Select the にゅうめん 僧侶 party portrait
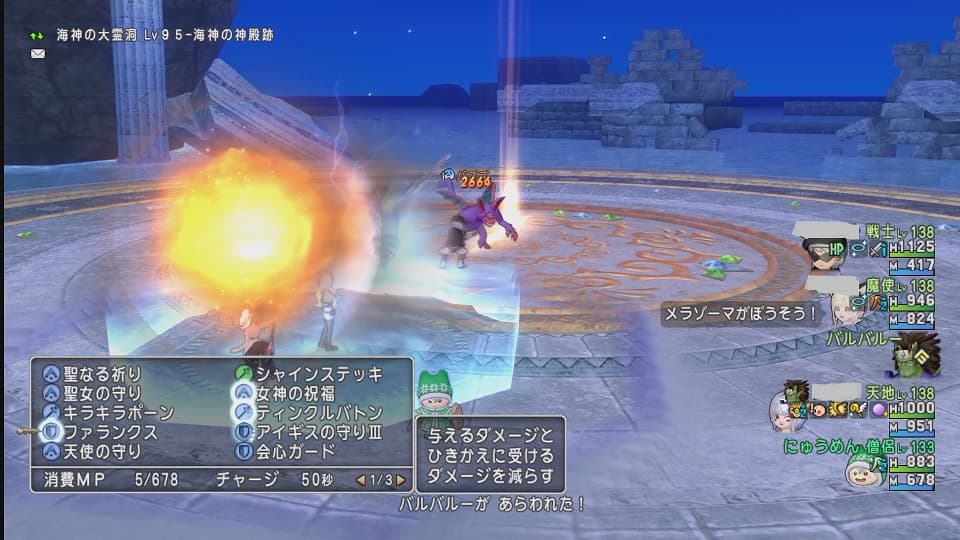960x540 pixels. (862, 468)
